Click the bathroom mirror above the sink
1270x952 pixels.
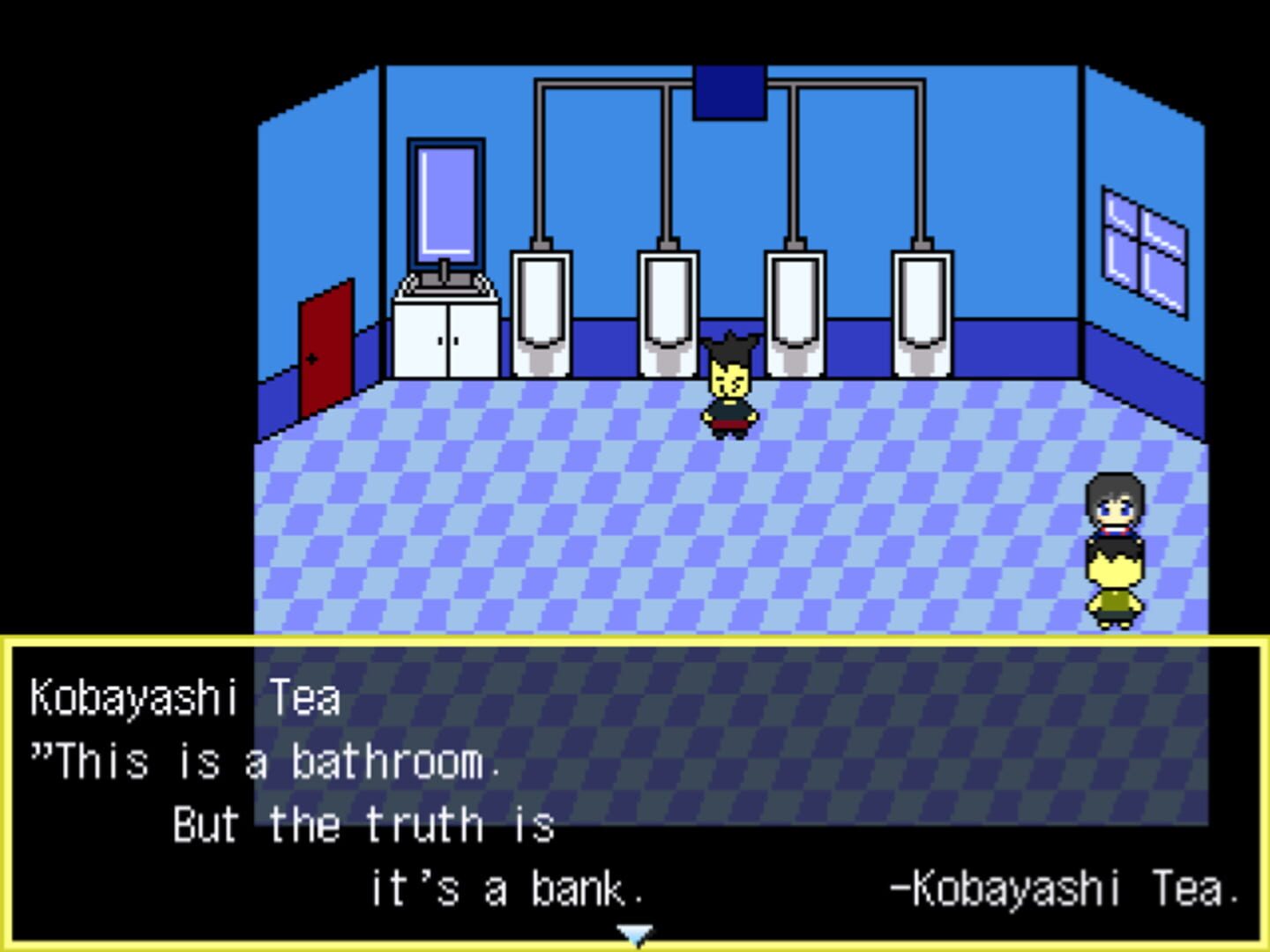point(444,203)
